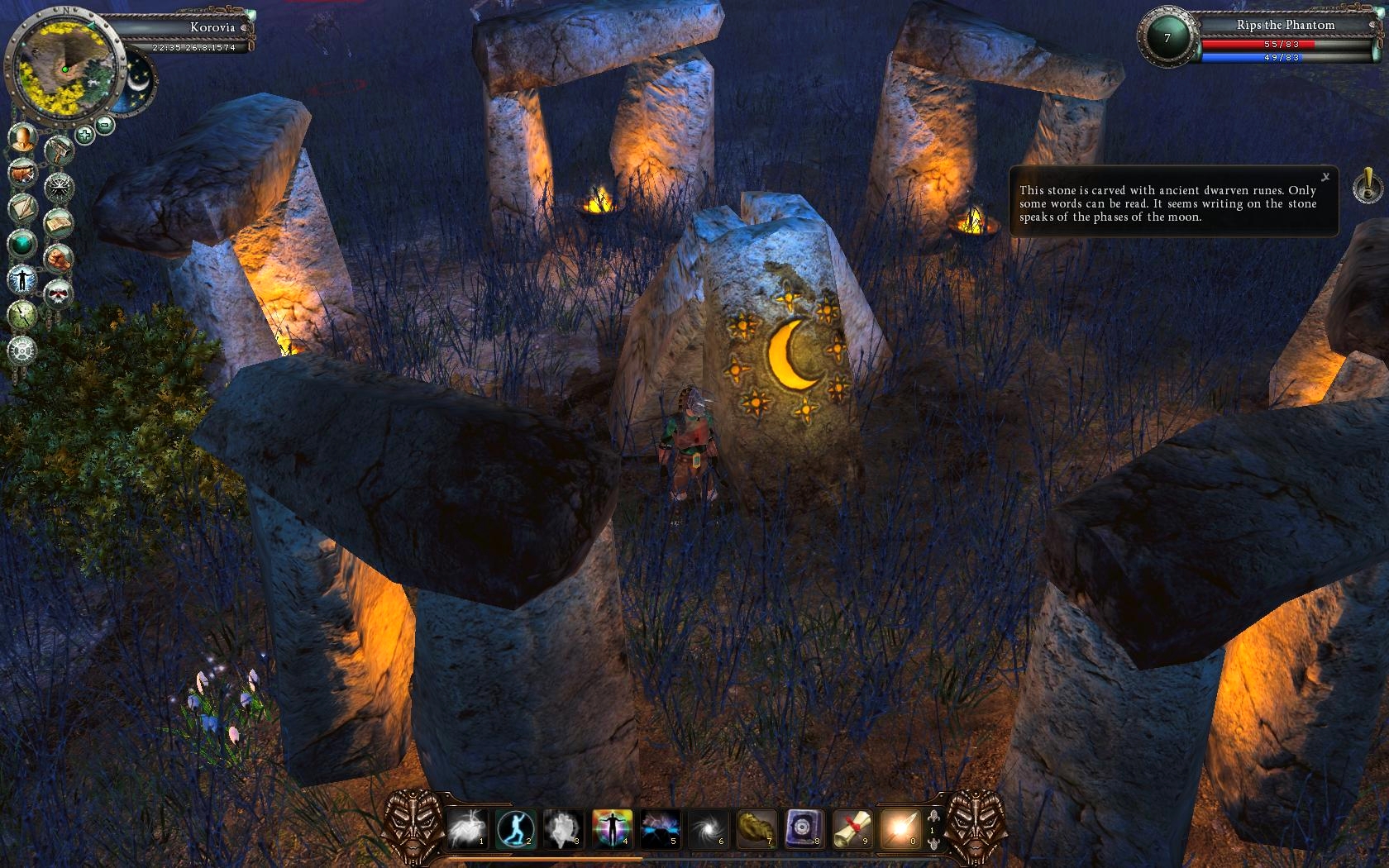Click the hammer icon in the side menu
Viewport: 1389px width, 868px height.
click(59, 152)
